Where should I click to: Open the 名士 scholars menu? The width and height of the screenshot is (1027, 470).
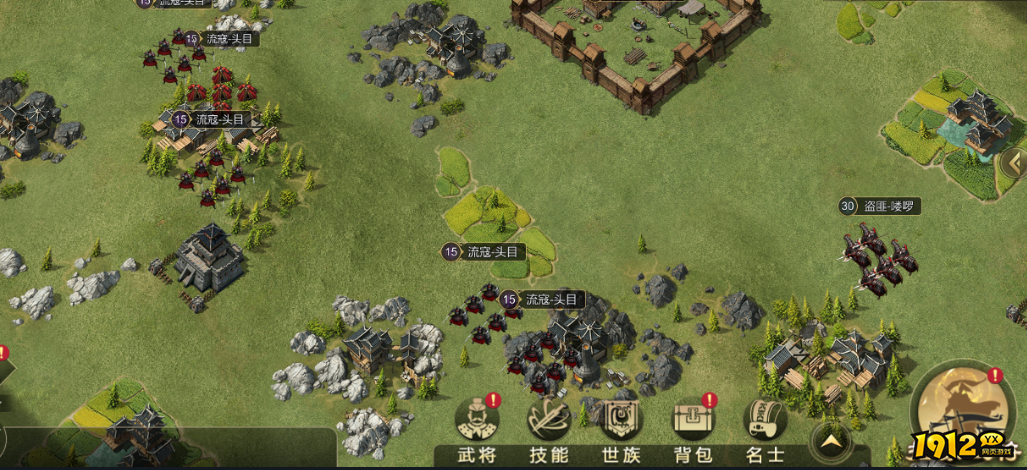(x=764, y=424)
